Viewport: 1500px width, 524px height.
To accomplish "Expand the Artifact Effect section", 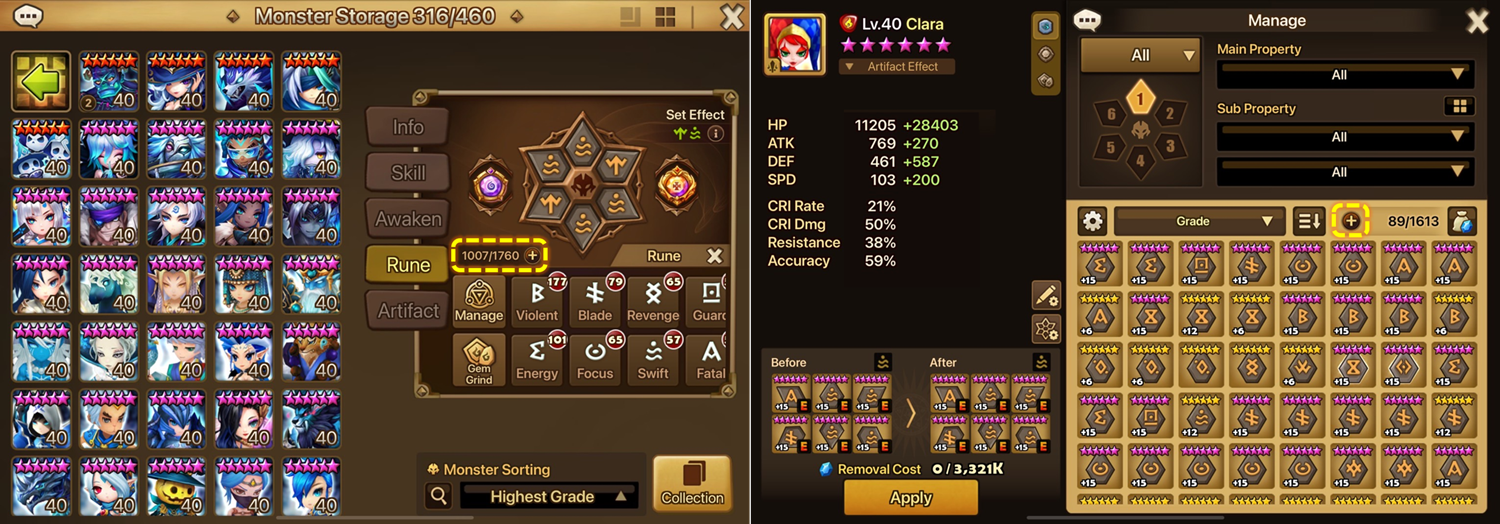I will 896,67.
